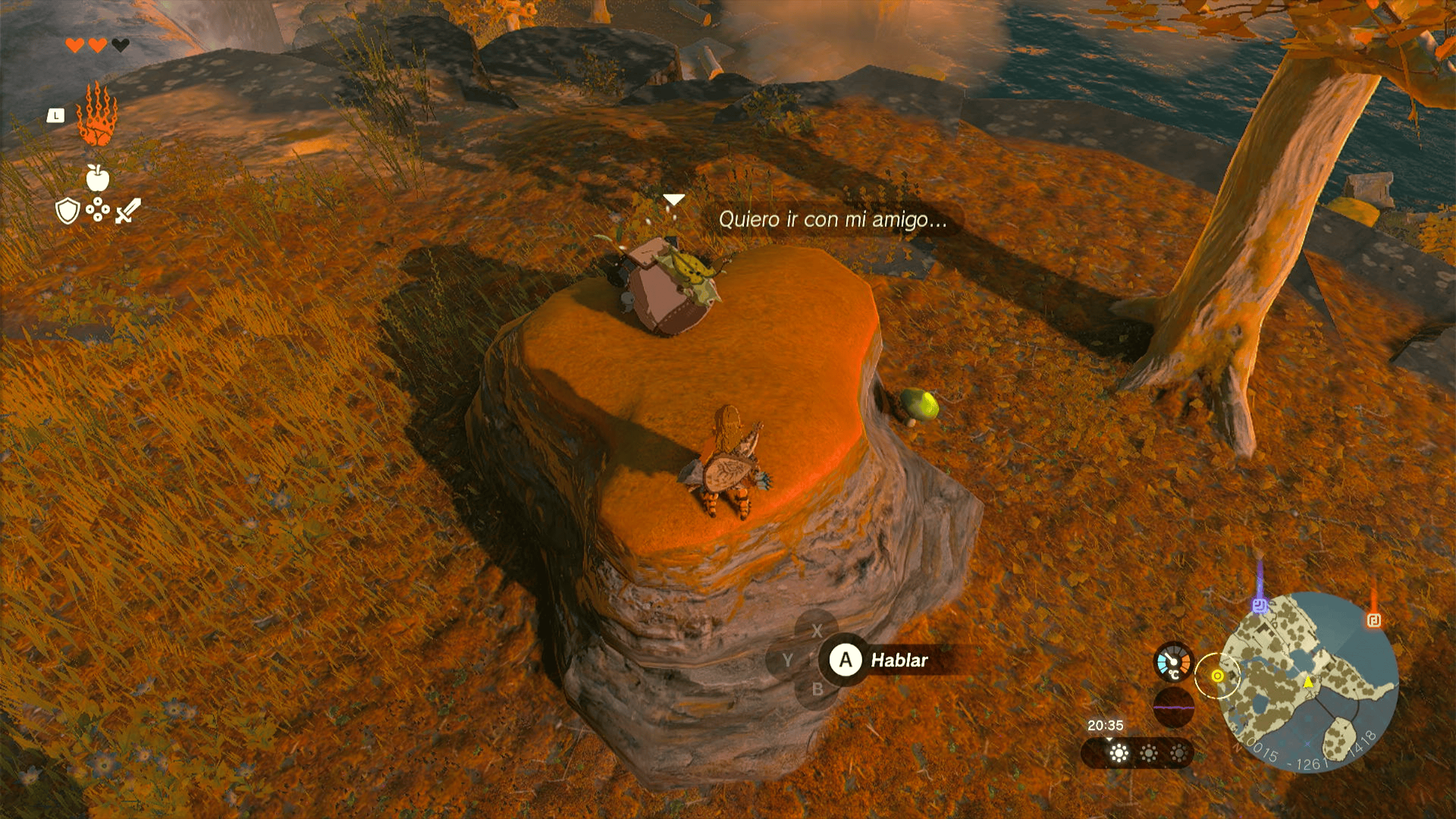1456x819 pixels.
Task: Select the yellow circular objective marker
Action: 1217,676
